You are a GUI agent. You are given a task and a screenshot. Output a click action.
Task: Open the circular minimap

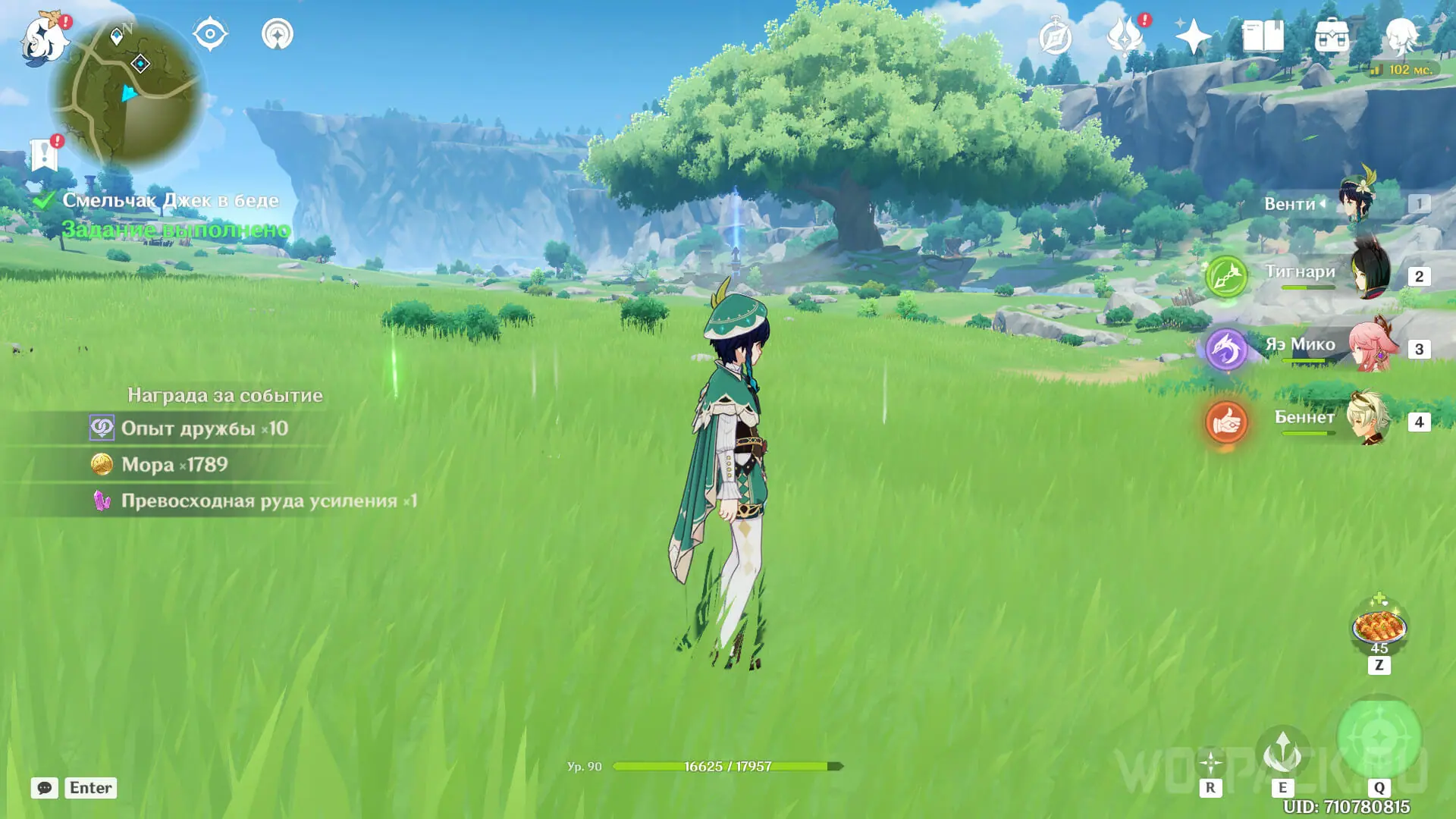127,91
